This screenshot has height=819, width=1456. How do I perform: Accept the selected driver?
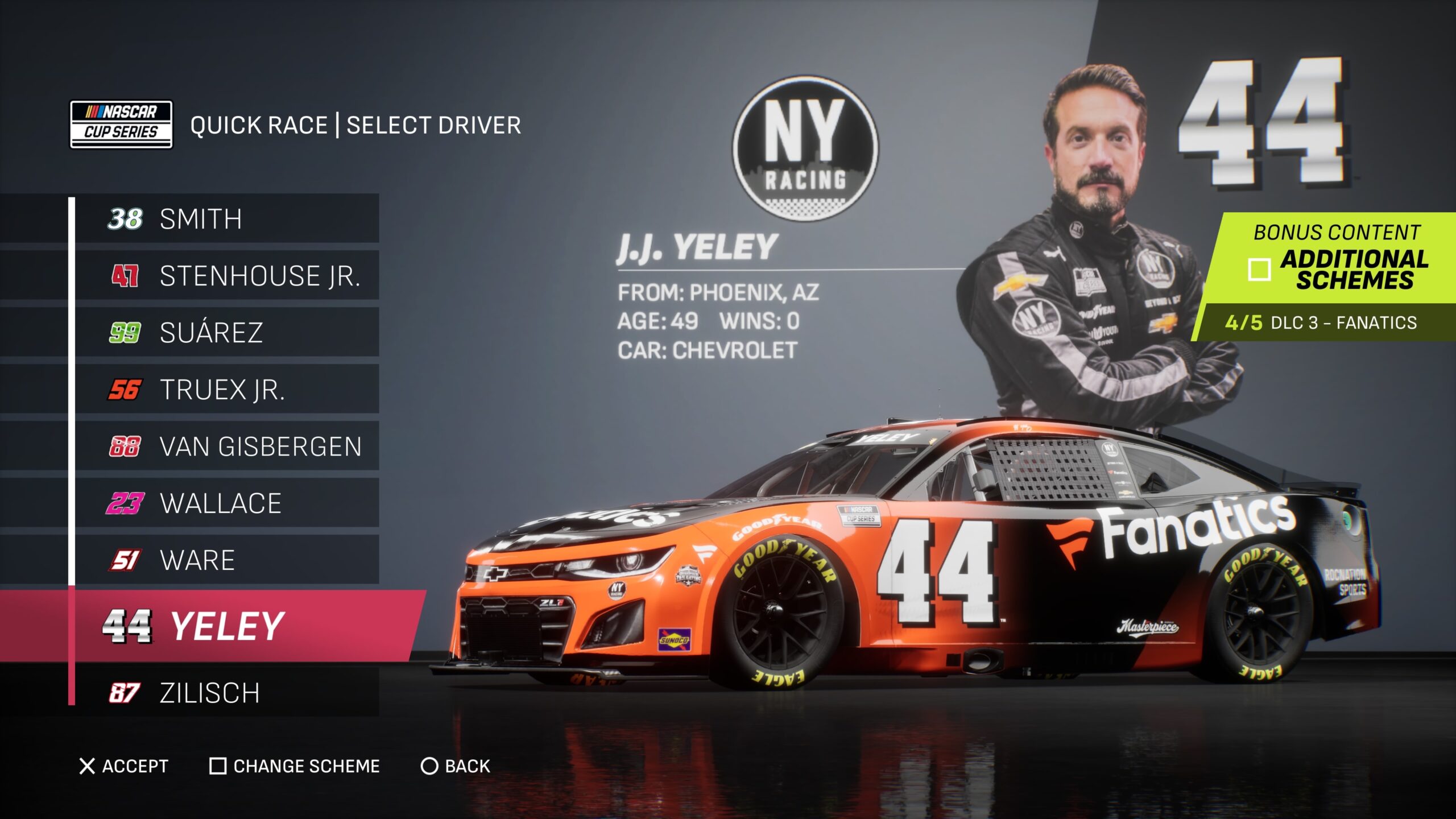point(124,767)
